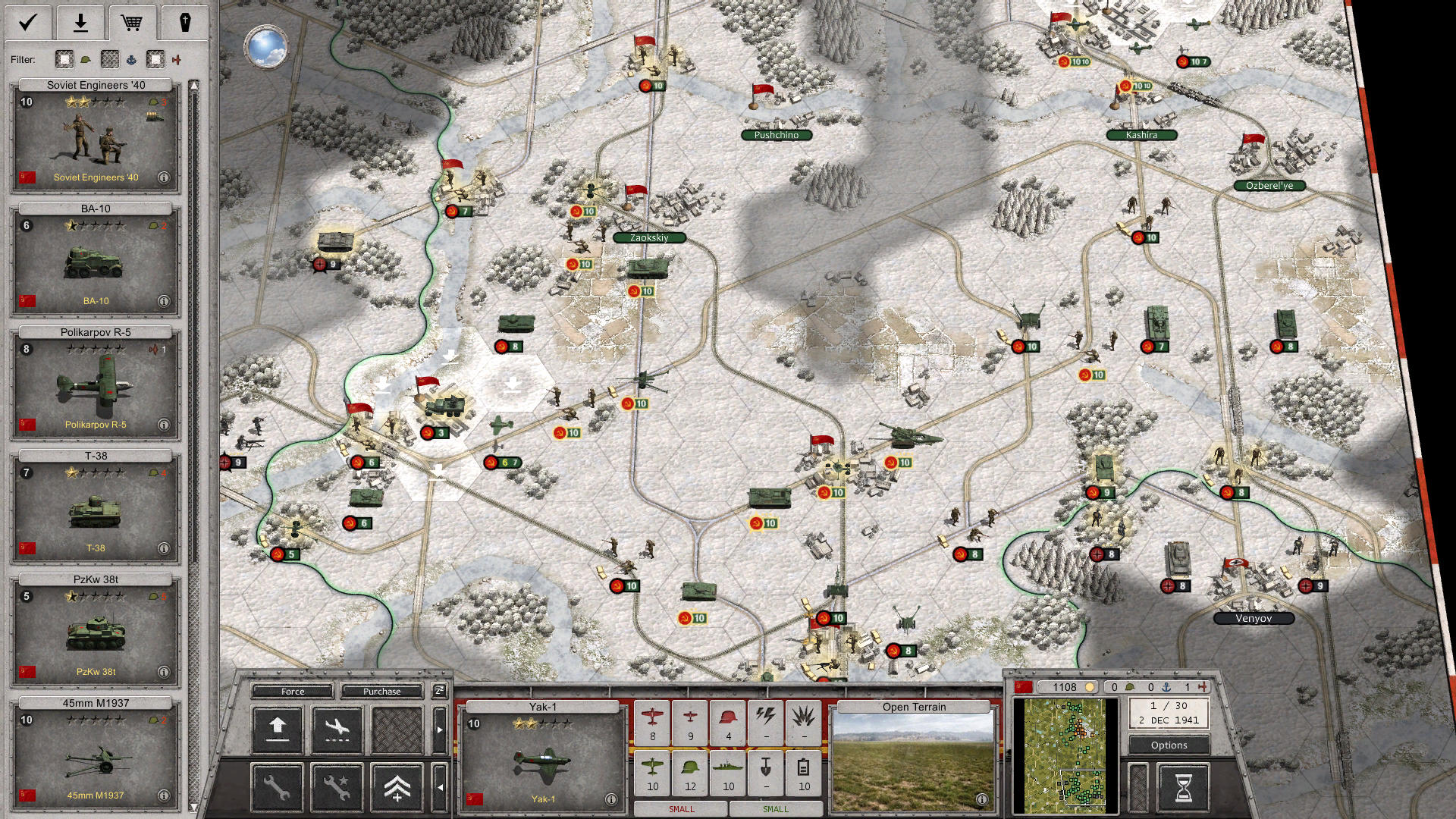This screenshot has width=1456, height=819.
Task: Open the download-arrow reserve tab
Action: pyautogui.click(x=80, y=22)
